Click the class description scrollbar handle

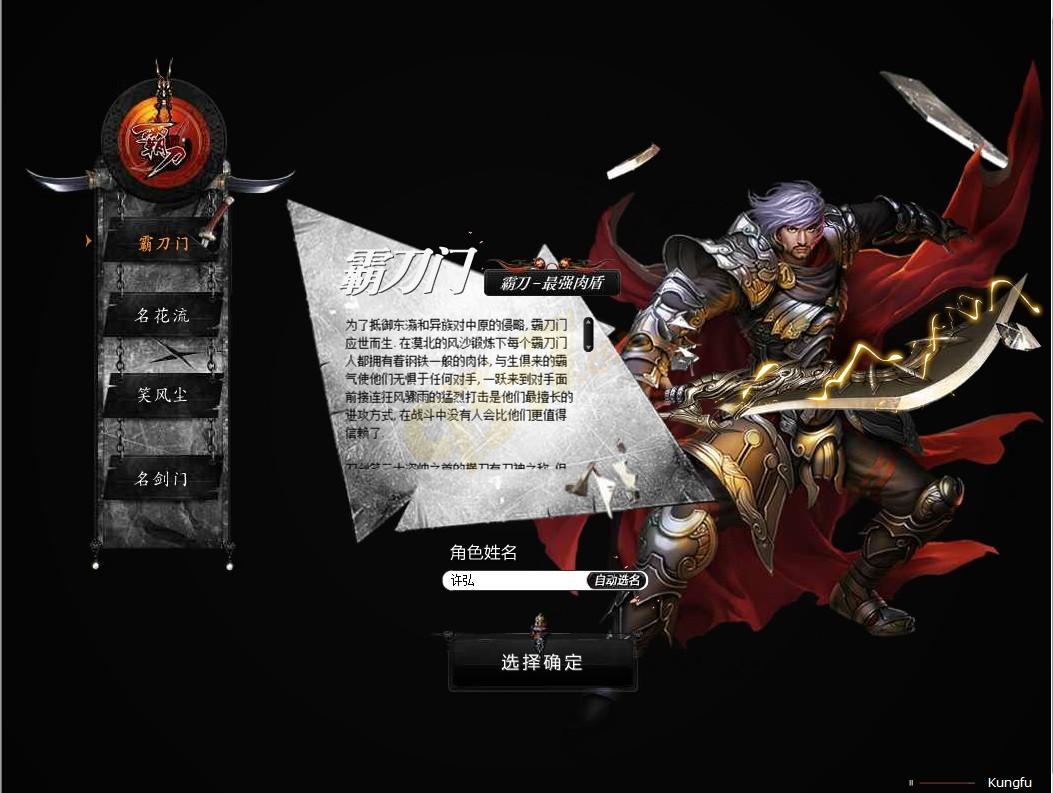tap(589, 334)
